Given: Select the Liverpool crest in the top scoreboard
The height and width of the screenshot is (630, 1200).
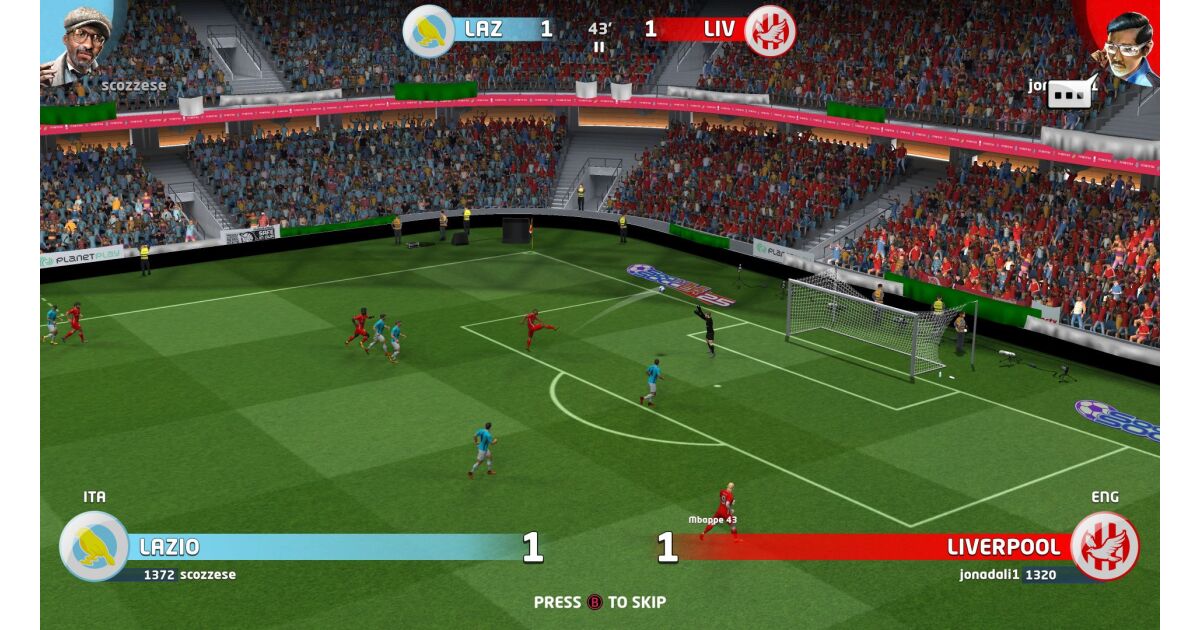Looking at the screenshot, I should tap(770, 31).
